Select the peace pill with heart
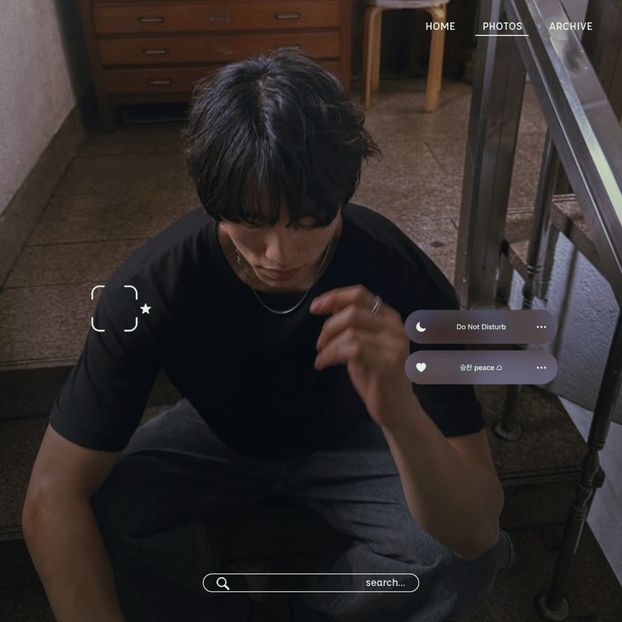 pyautogui.click(x=480, y=367)
